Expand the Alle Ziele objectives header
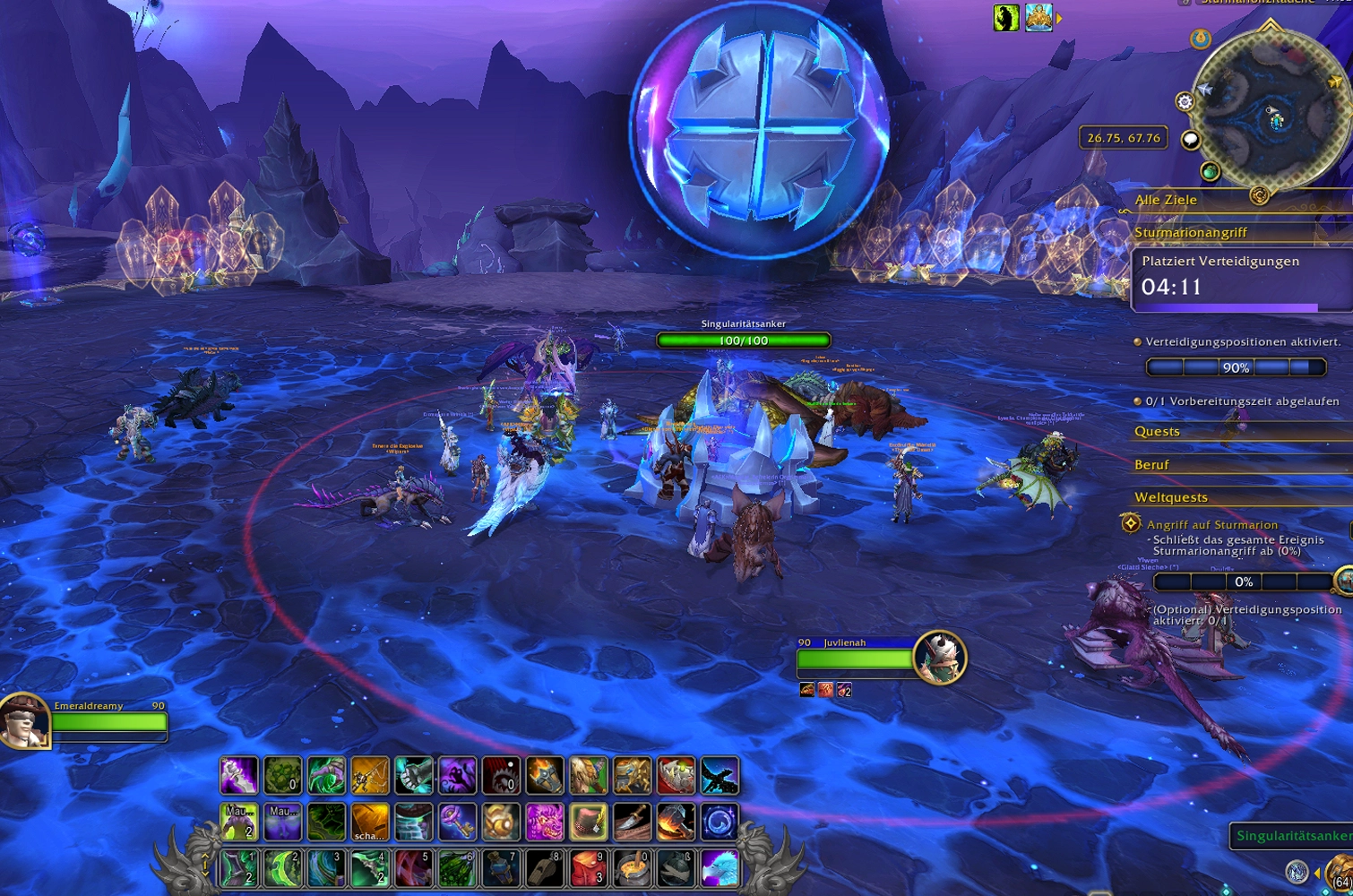The width and height of the screenshot is (1353, 896). [x=1166, y=200]
